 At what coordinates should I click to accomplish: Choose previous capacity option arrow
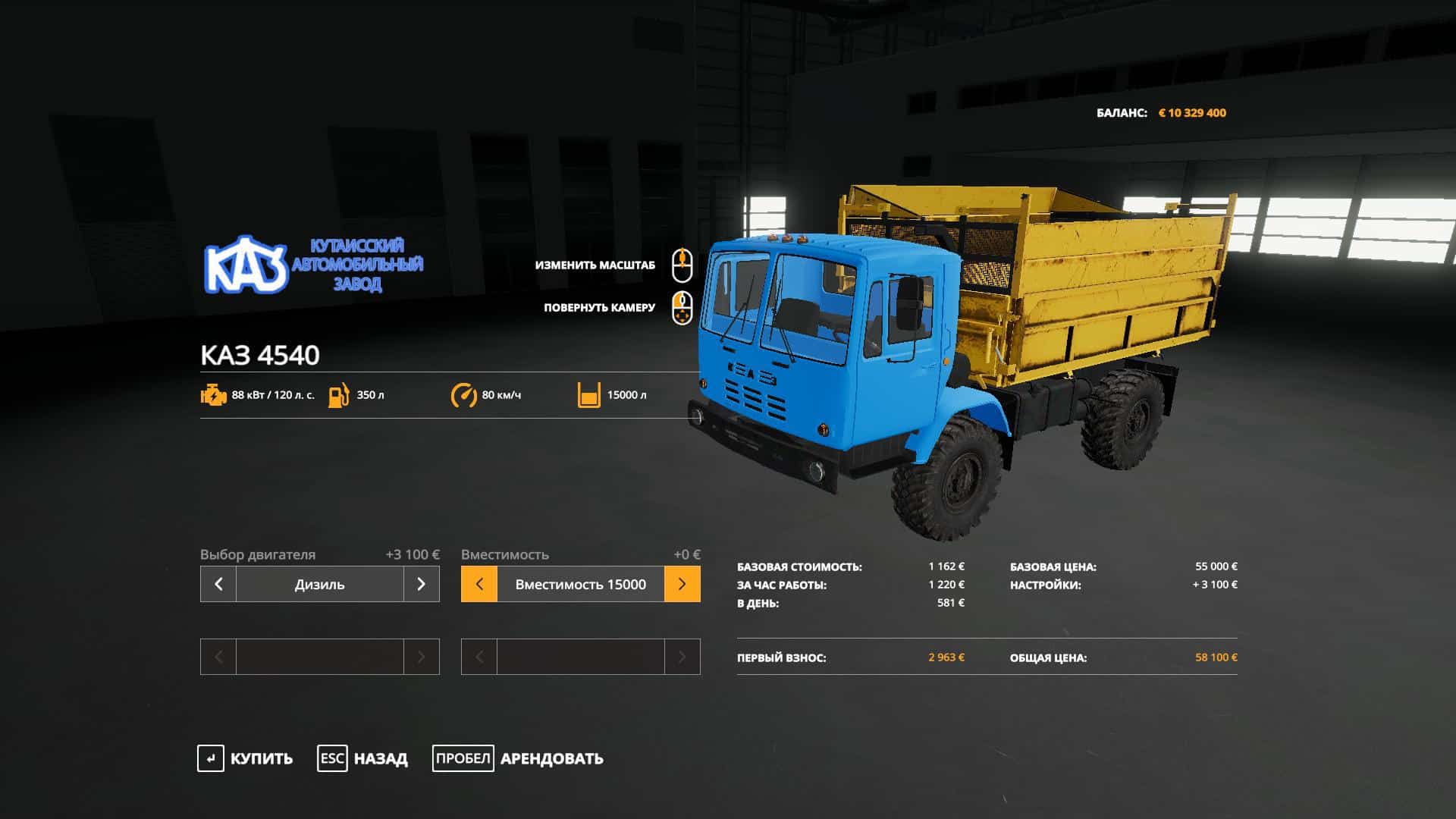click(479, 584)
